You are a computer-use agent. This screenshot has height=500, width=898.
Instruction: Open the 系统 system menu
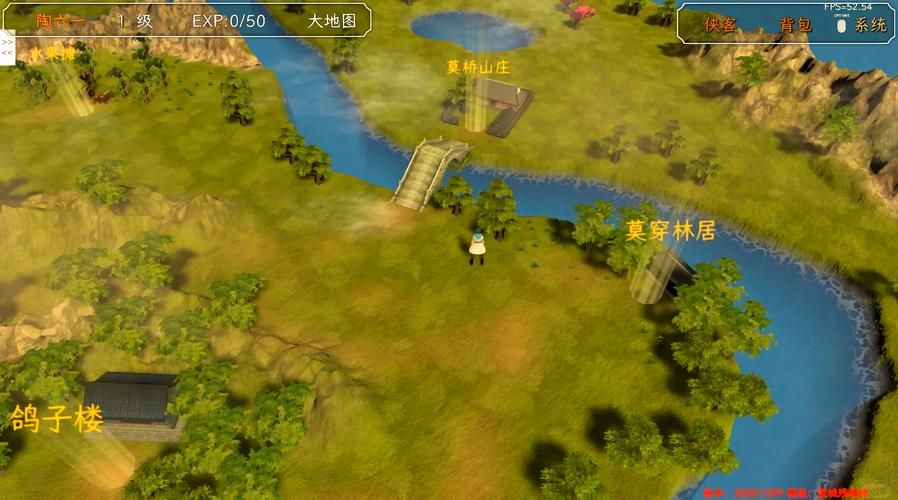pos(870,25)
